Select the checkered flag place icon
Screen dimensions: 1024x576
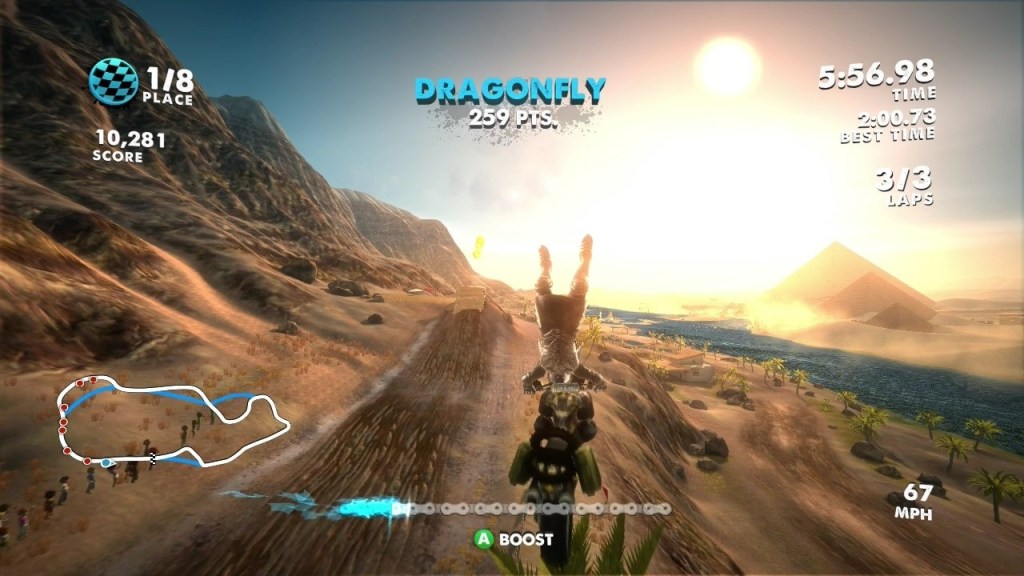pyautogui.click(x=113, y=81)
